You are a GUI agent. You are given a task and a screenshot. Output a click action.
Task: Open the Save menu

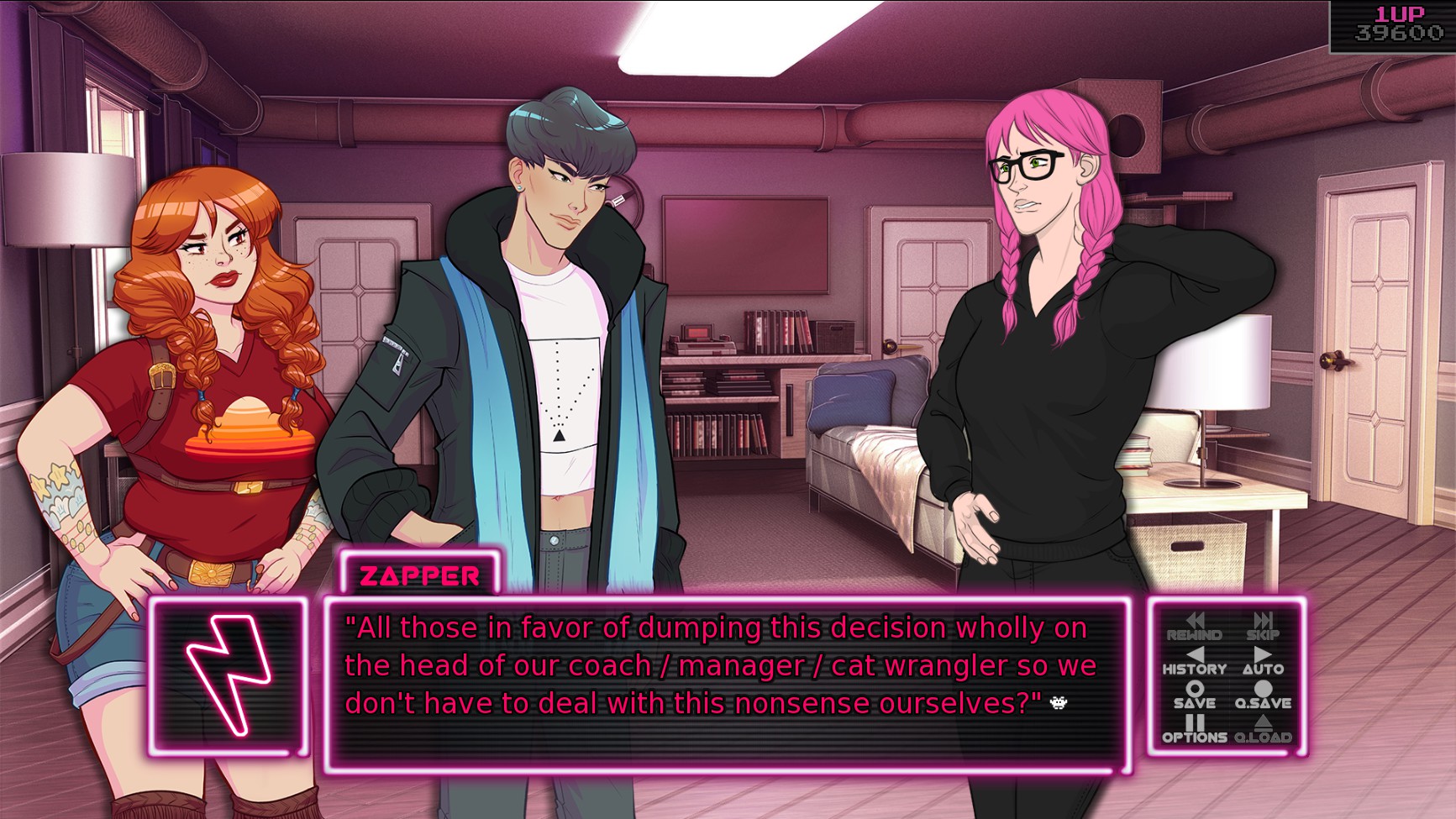[x=1194, y=696]
